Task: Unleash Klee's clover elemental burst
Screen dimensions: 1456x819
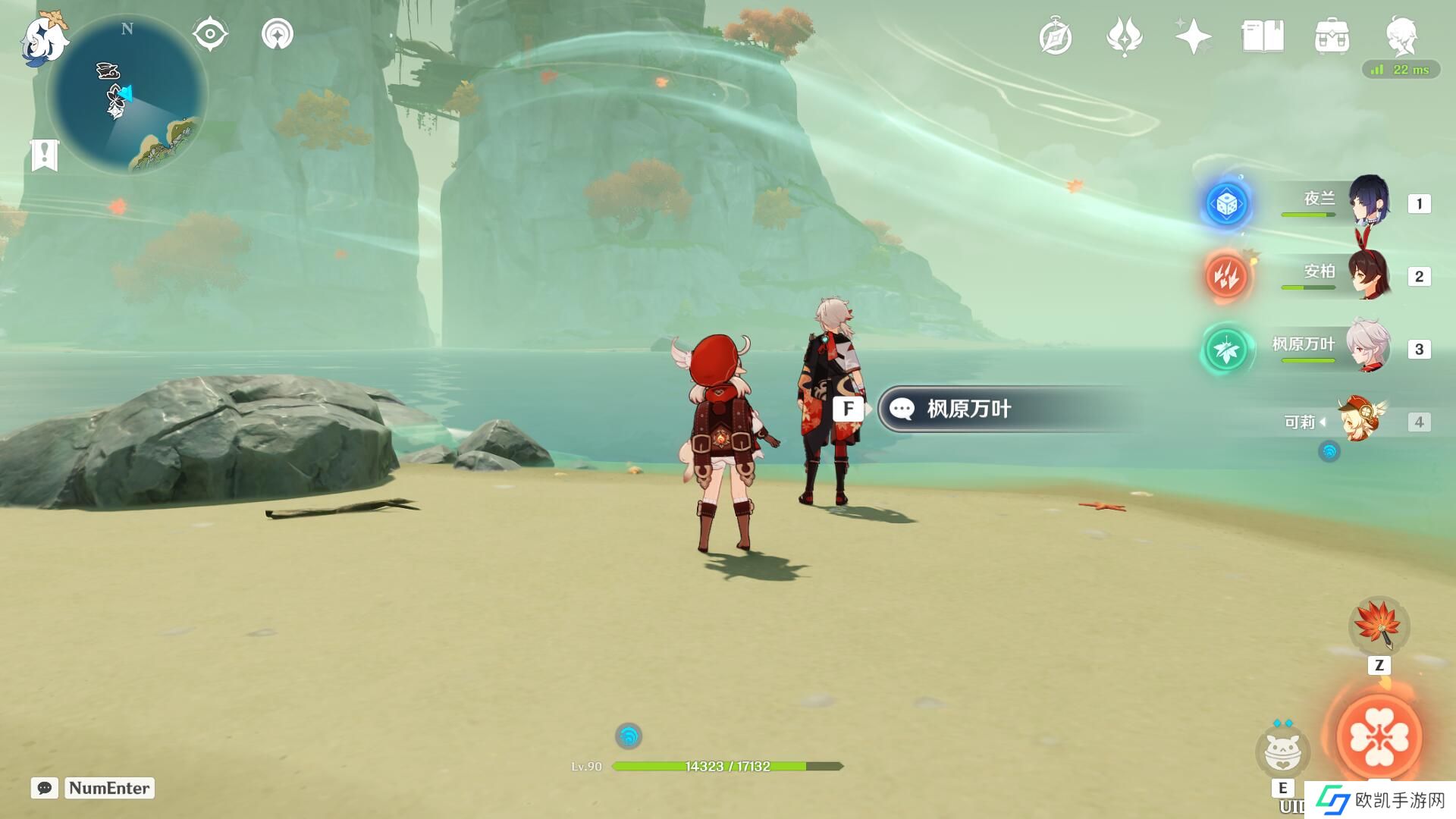Action: click(x=1379, y=737)
